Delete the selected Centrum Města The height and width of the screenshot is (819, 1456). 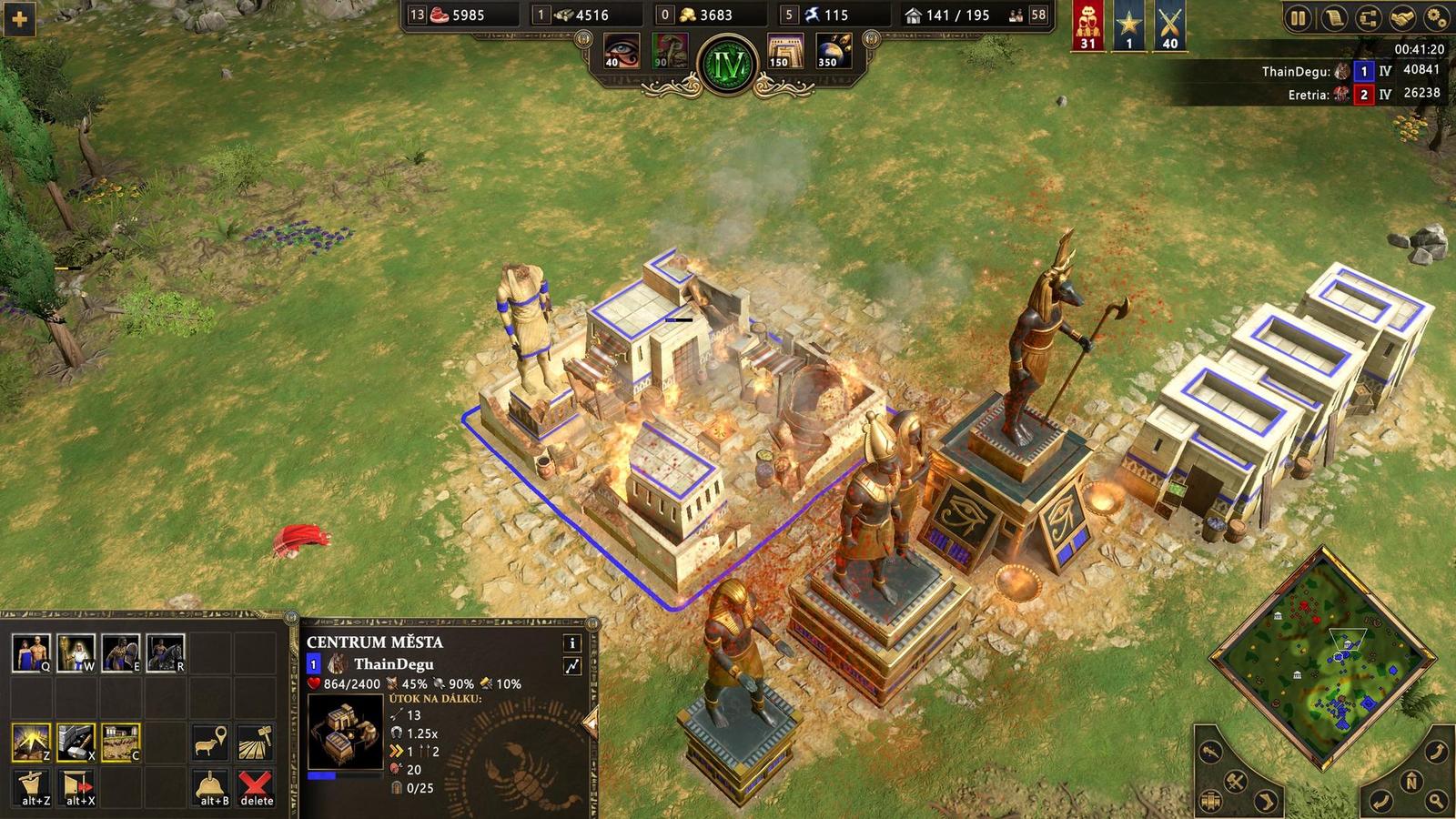255,784
